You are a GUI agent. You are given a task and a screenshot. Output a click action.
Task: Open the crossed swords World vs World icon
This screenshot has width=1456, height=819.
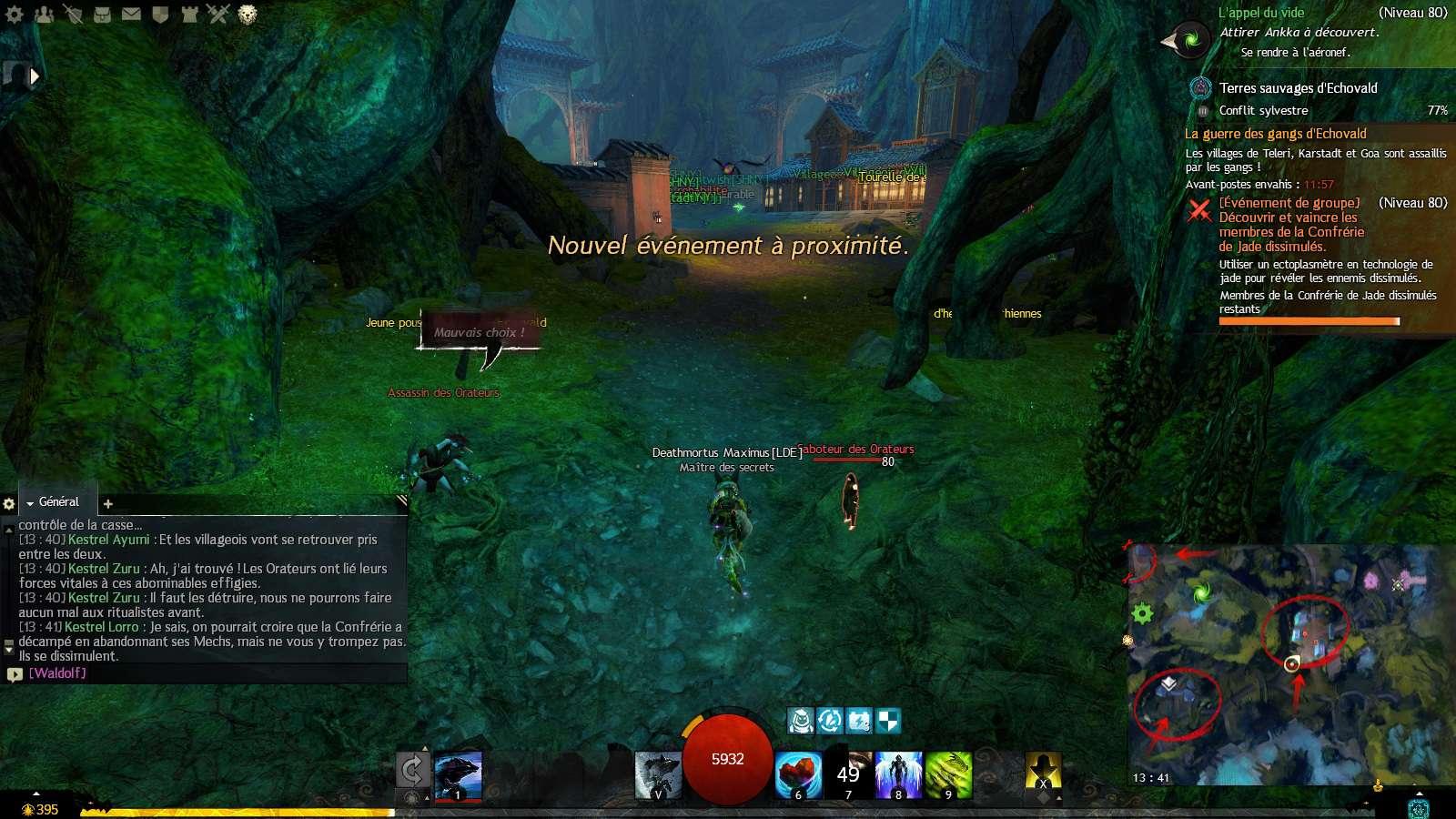tap(218, 15)
